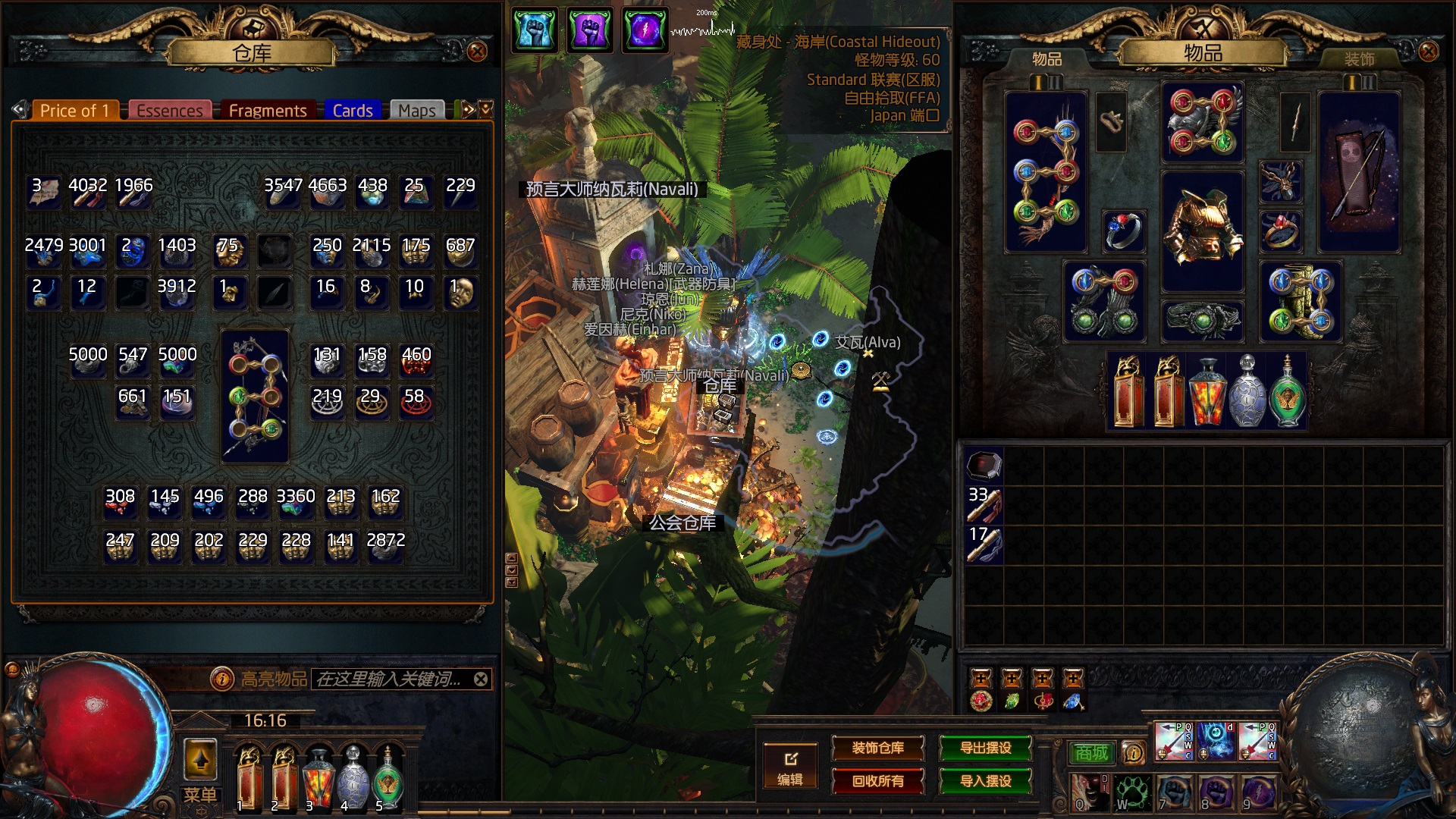Viewport: 1456px width, 819px height.
Task: Select the equipped body armour slot
Action: tap(1203, 231)
